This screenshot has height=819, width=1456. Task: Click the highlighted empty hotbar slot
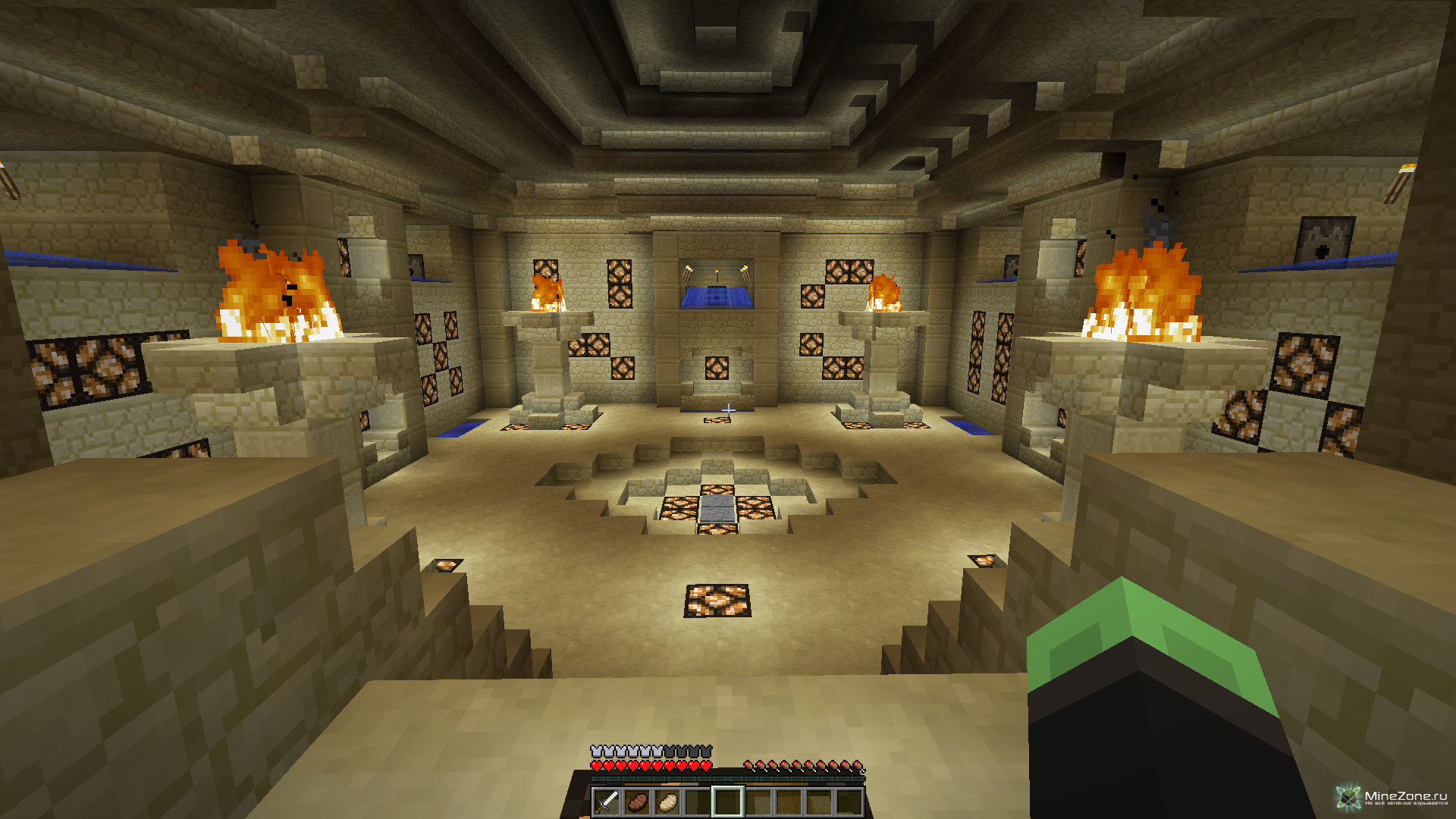pyautogui.click(x=728, y=802)
